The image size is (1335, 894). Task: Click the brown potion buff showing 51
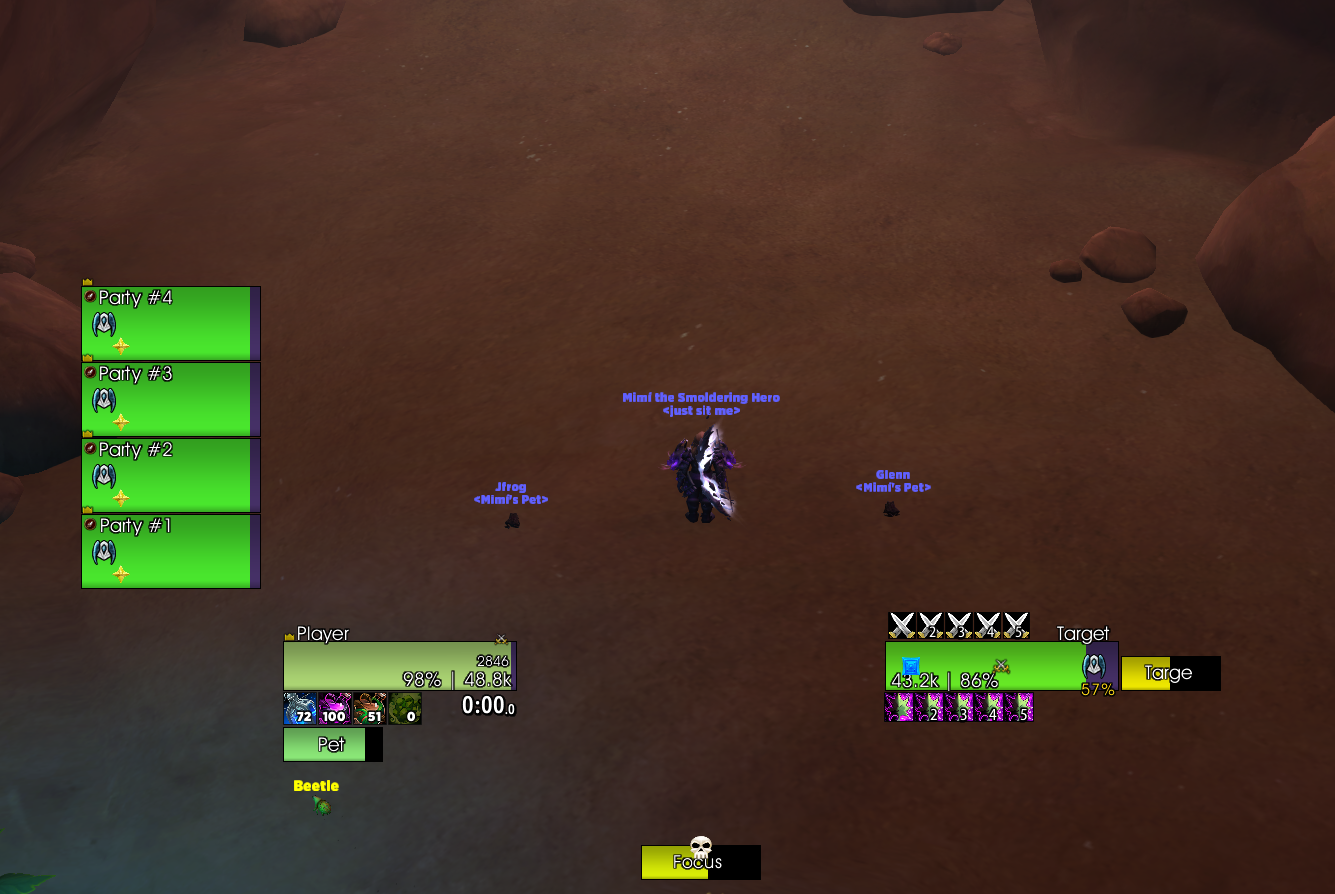370,709
